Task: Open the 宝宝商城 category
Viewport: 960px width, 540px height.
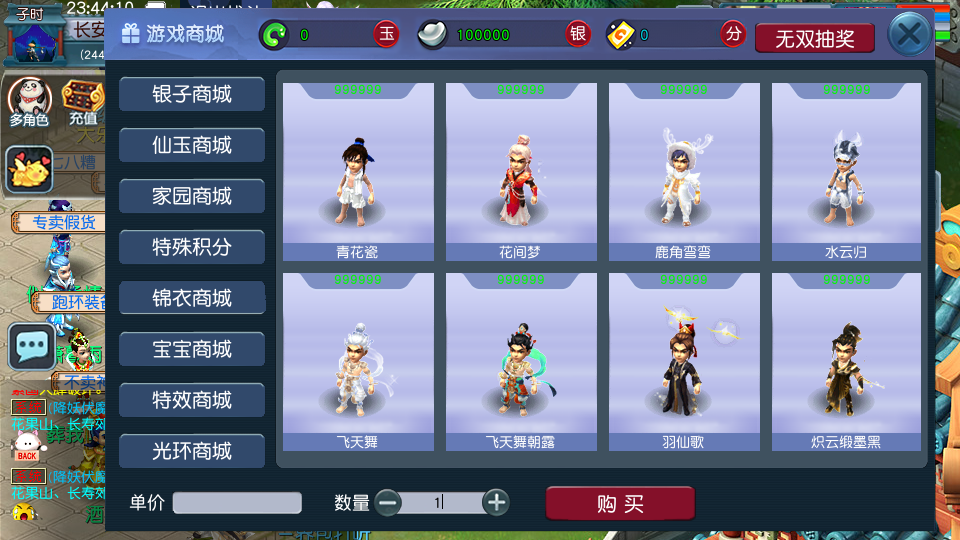Action: pyautogui.click(x=192, y=349)
